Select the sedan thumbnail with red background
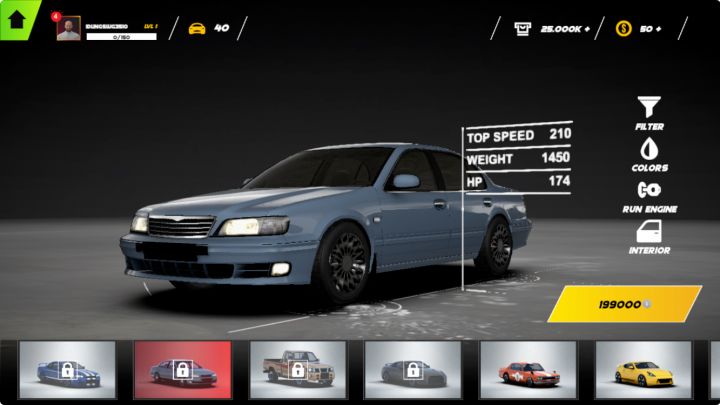The image size is (720, 405). 182,370
